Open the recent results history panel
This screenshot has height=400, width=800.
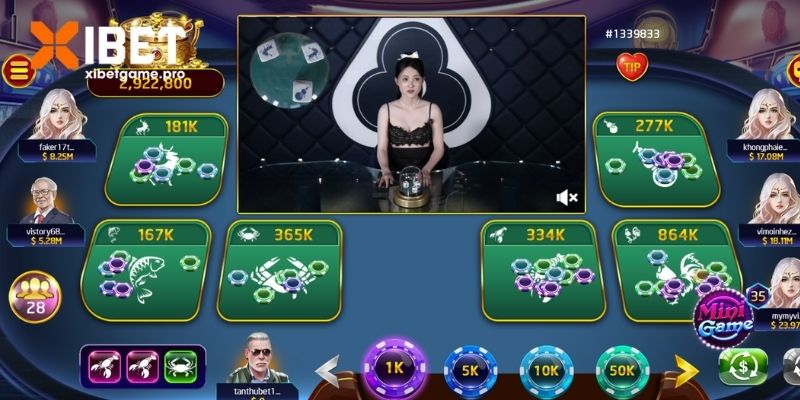tap(142, 366)
